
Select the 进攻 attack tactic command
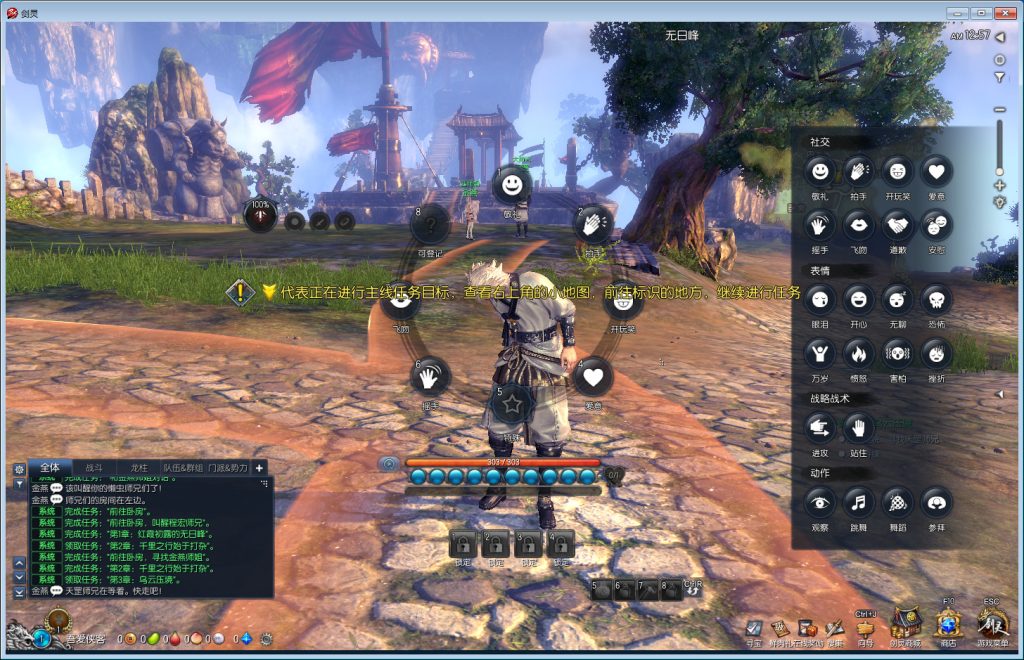click(820, 428)
